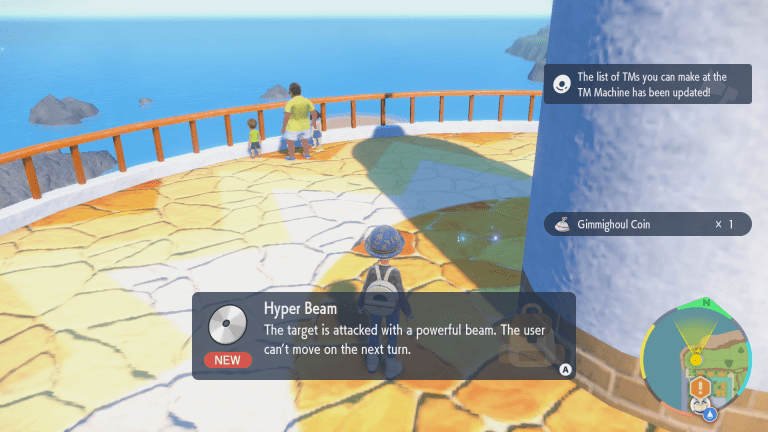Click the TM Machine update notification
This screenshot has width=768, height=432.
tap(647, 84)
